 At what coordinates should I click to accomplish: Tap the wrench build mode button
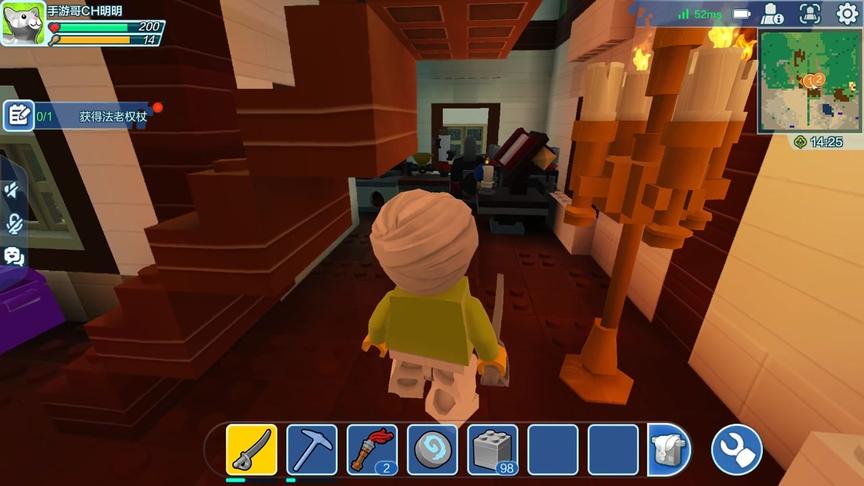(x=736, y=450)
